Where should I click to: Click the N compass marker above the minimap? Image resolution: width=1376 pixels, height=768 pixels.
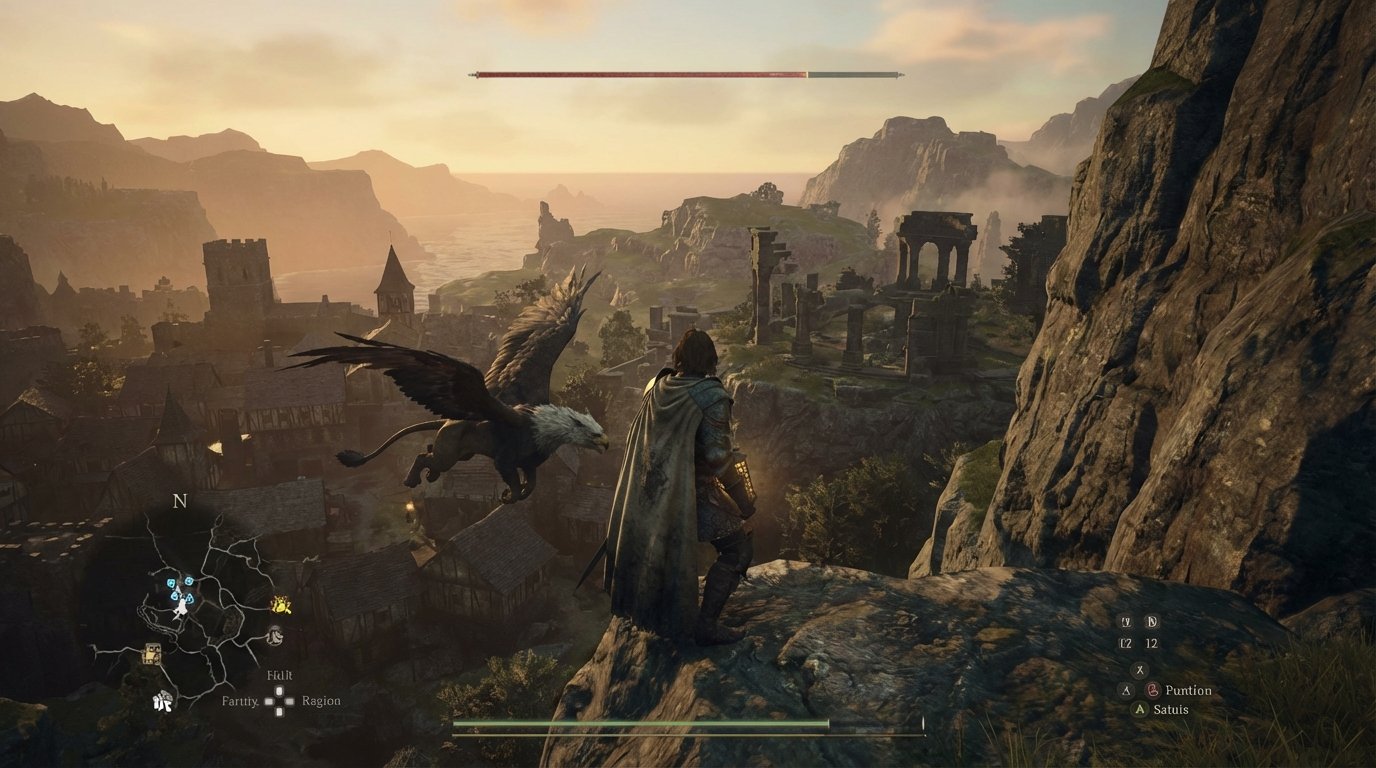[180, 502]
